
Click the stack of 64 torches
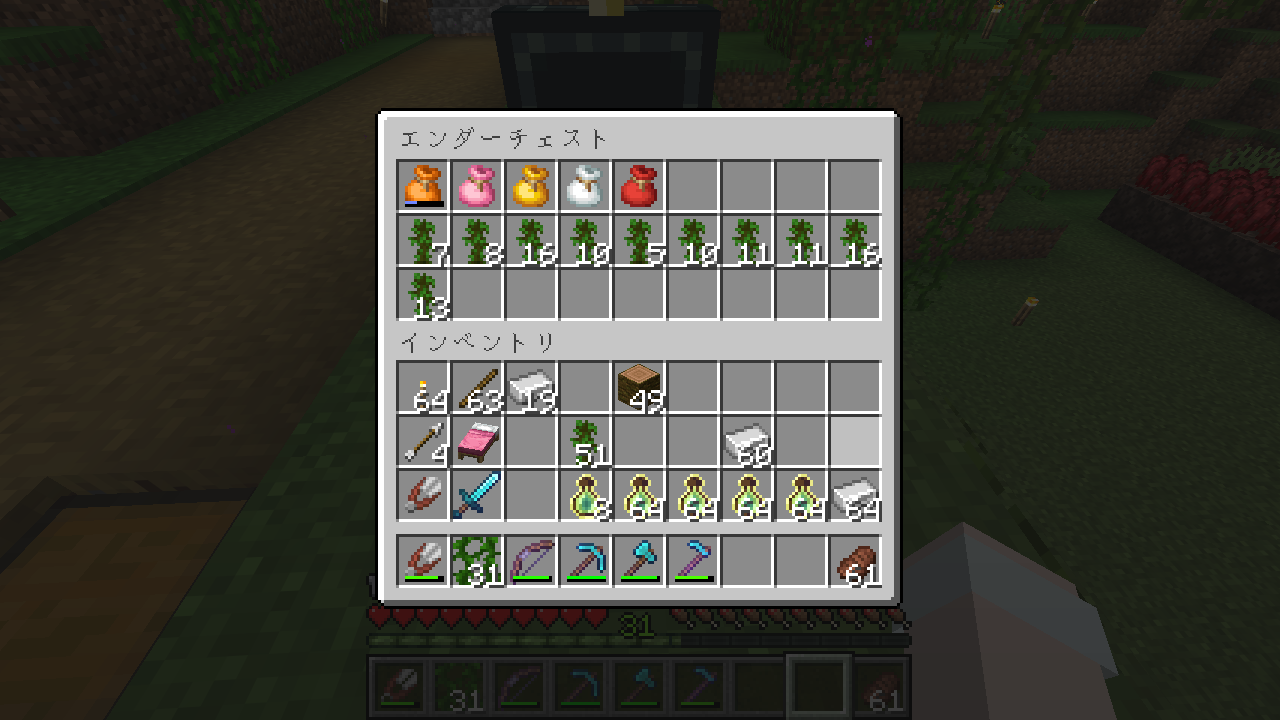(x=423, y=387)
